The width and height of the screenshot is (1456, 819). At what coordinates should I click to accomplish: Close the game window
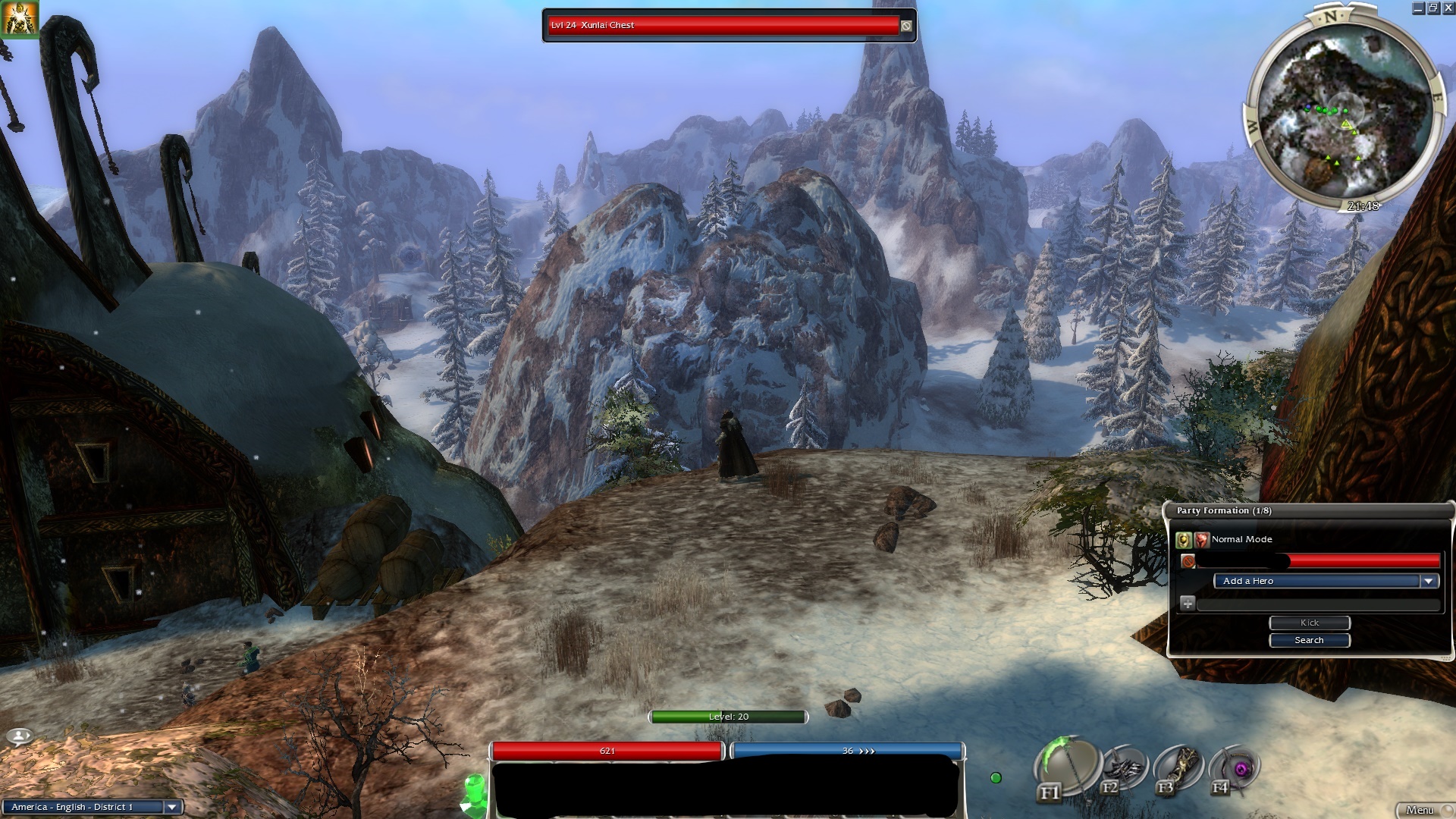tap(1448, 8)
